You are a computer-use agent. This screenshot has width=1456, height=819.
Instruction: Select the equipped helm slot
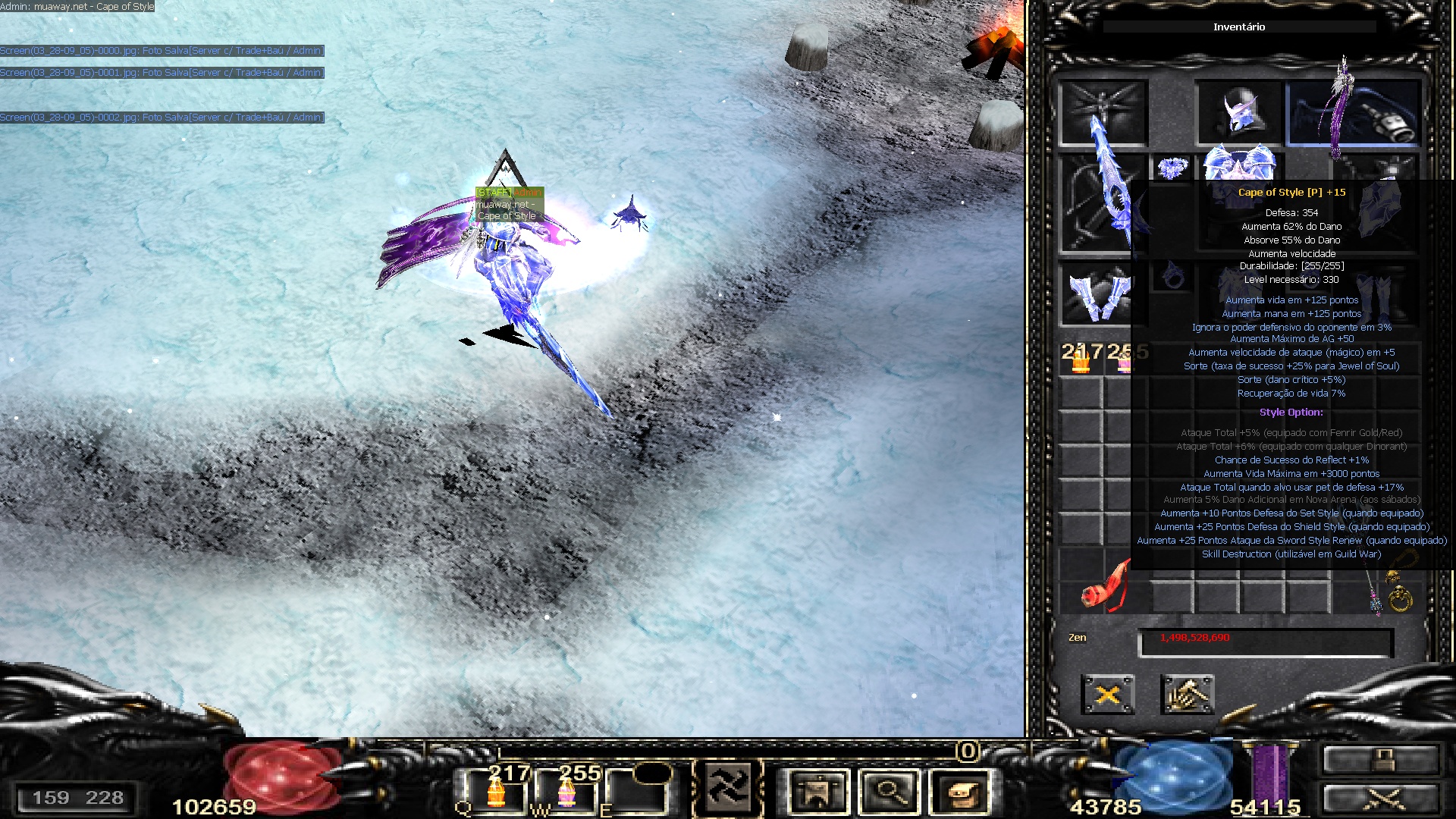pos(1238,112)
